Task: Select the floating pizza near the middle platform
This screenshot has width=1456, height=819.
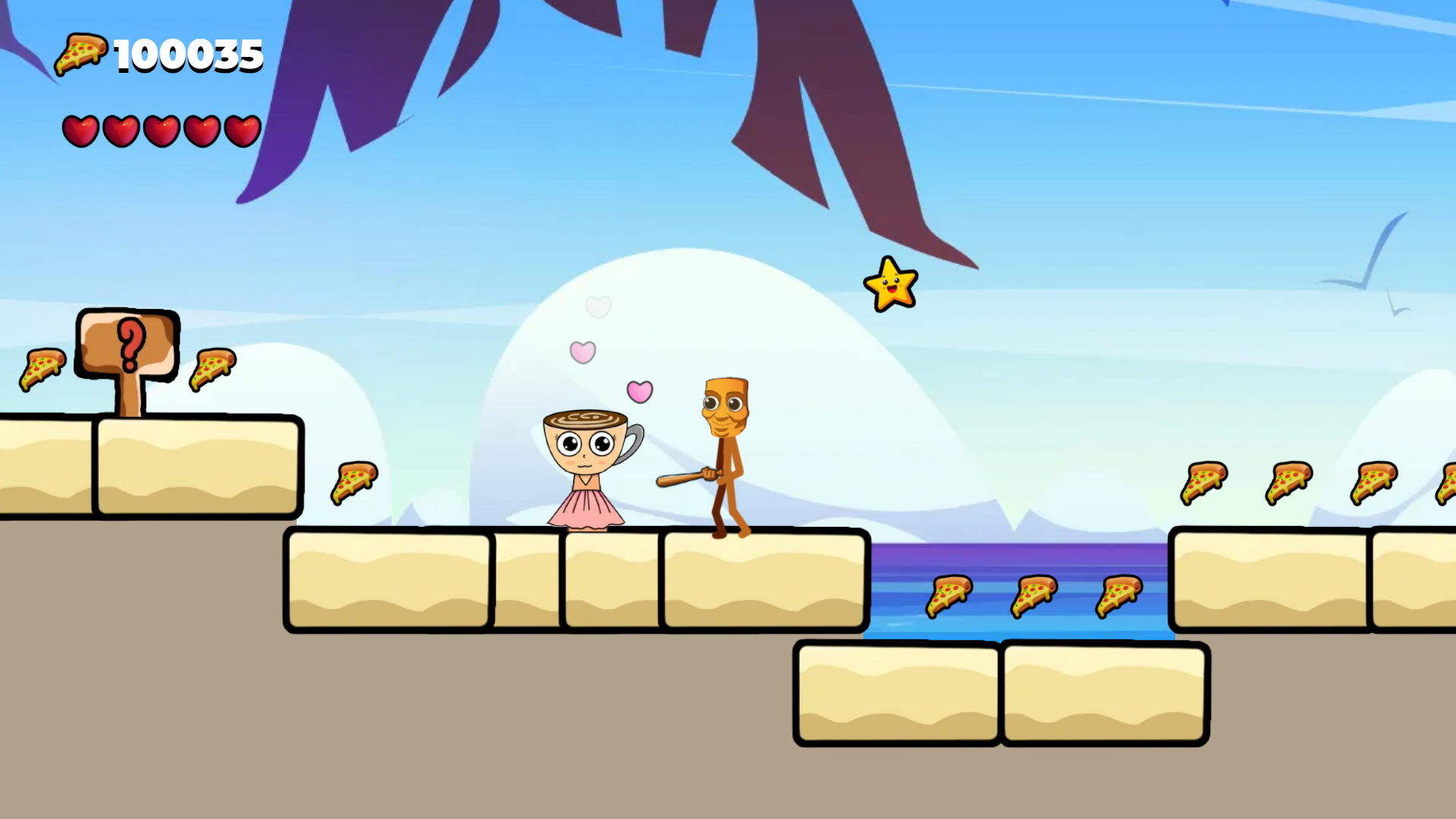Action: (352, 481)
